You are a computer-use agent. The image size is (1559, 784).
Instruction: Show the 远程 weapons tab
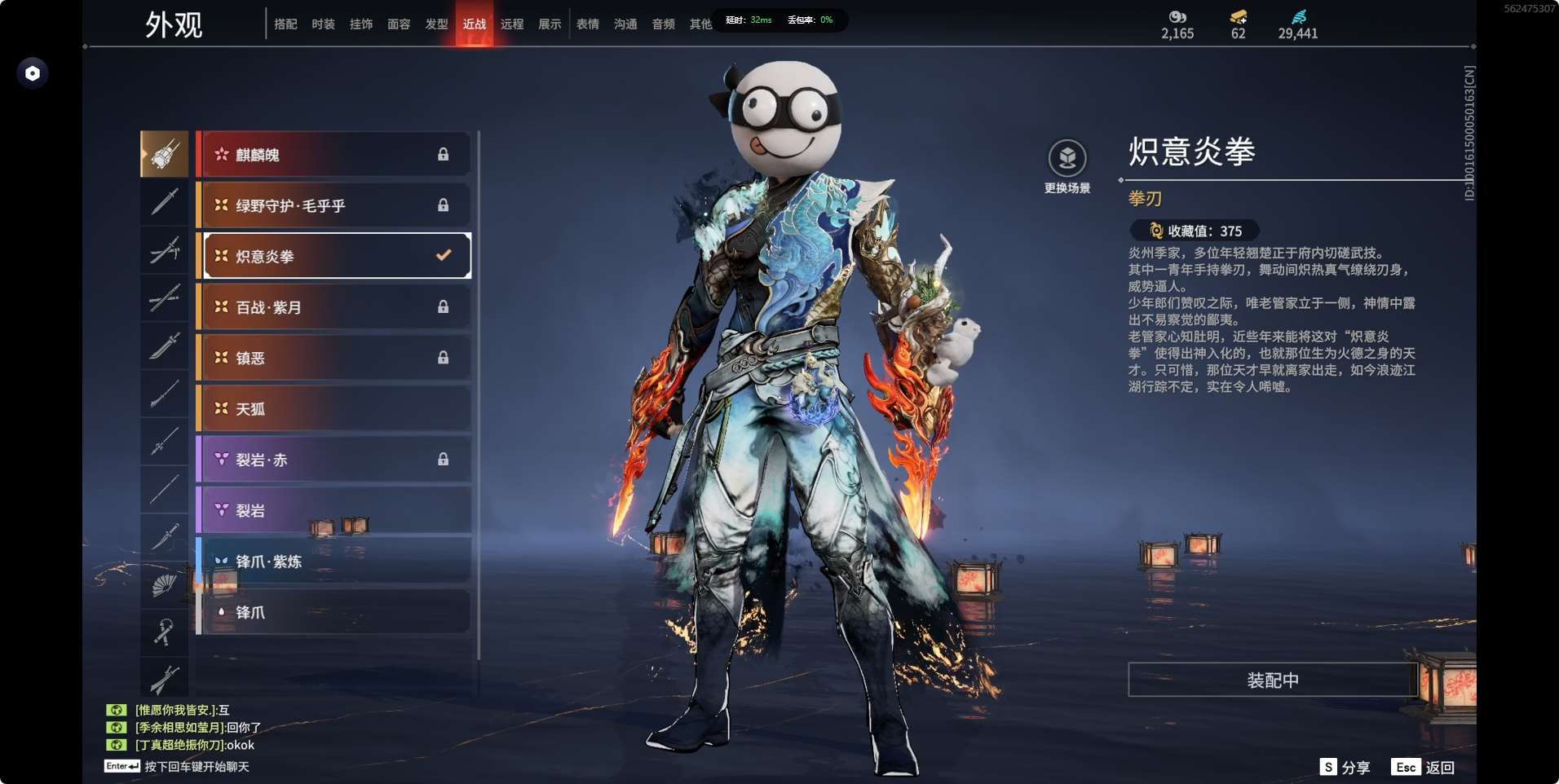tap(512, 24)
